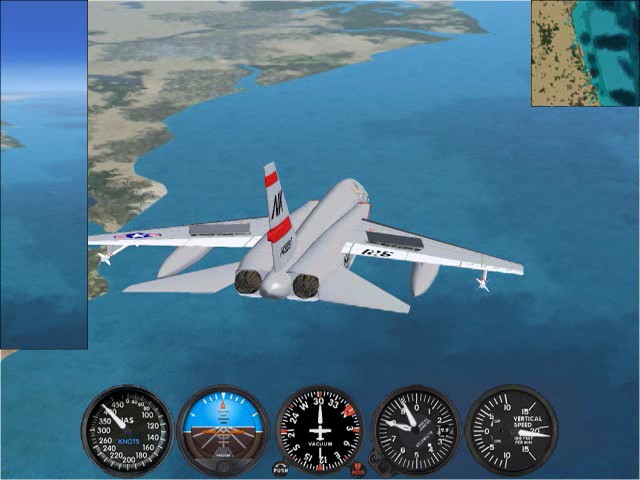Viewport: 640px width, 480px height.
Task: Turn the altimeter pressure setting knob
Action: [x=379, y=463]
